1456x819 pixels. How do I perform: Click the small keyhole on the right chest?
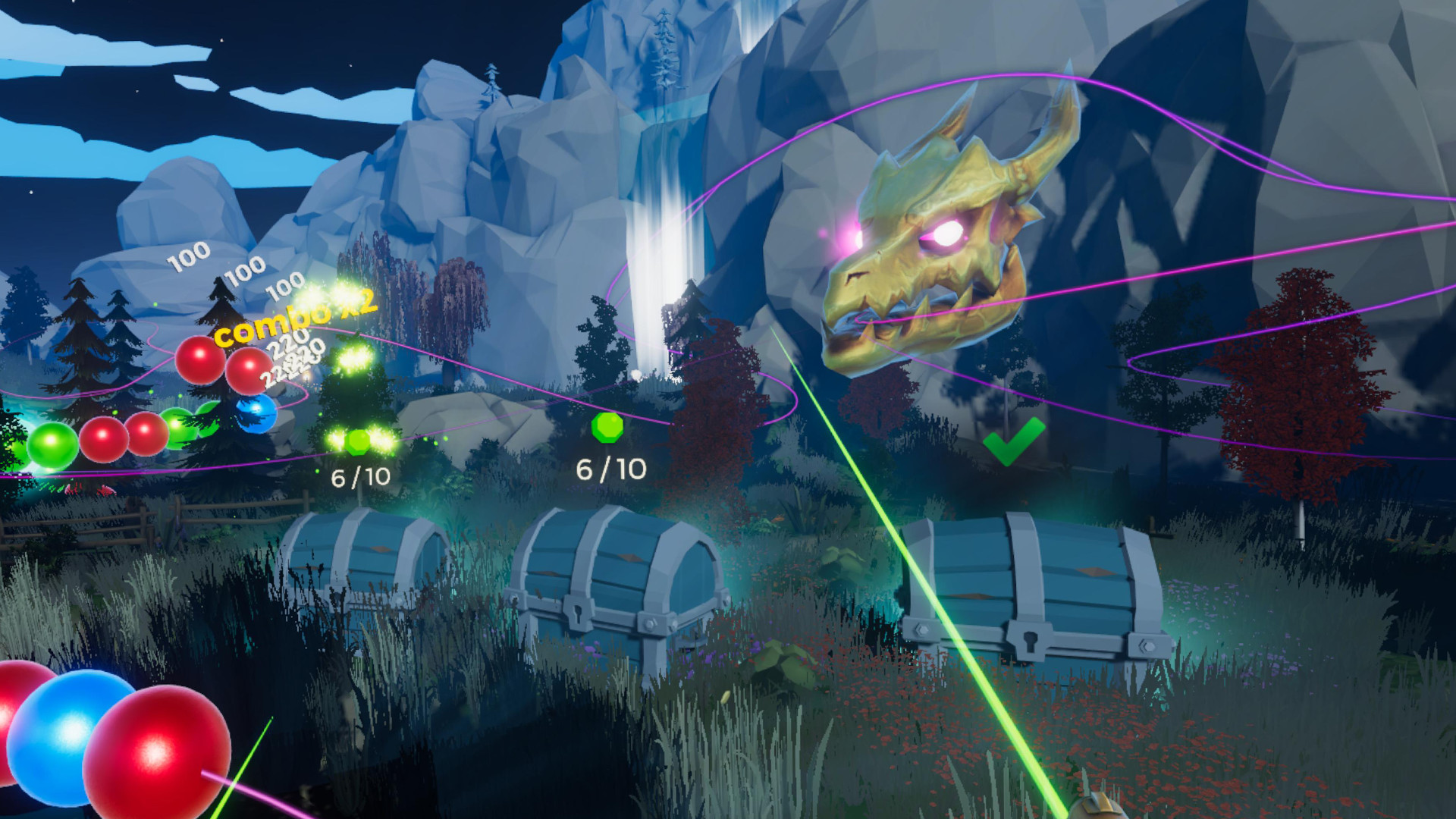1030,641
